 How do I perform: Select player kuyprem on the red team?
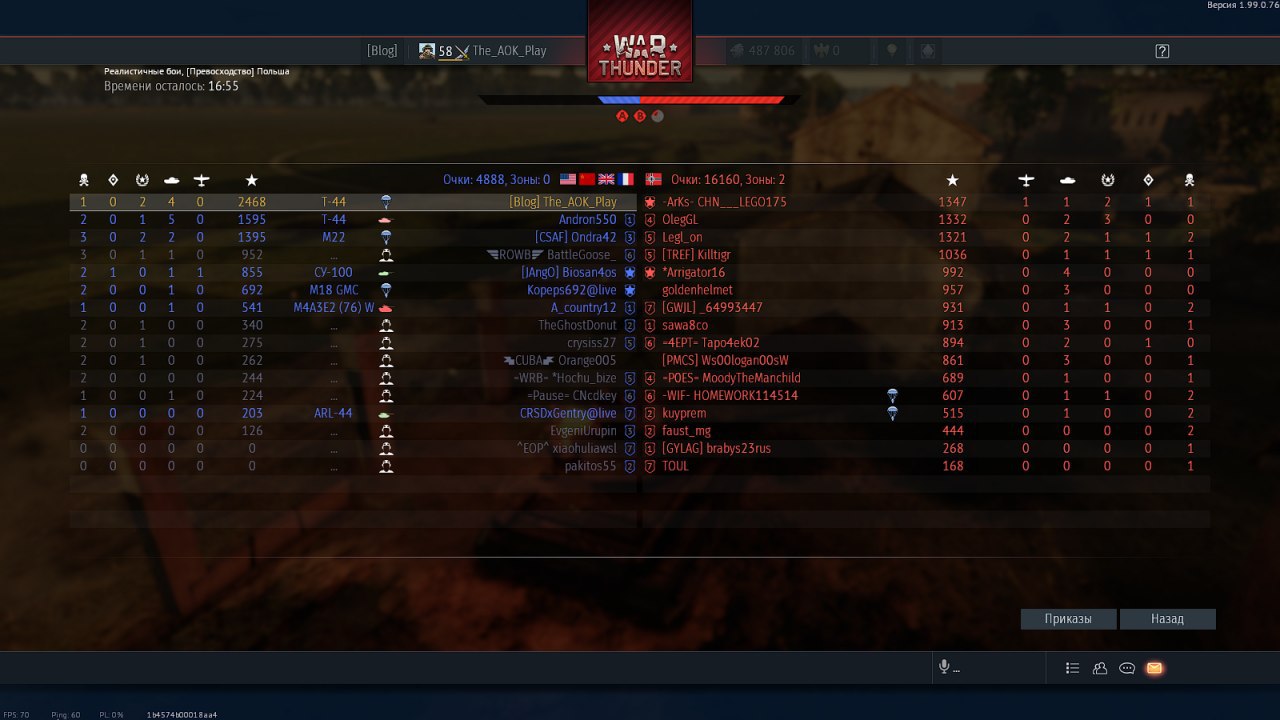point(684,413)
